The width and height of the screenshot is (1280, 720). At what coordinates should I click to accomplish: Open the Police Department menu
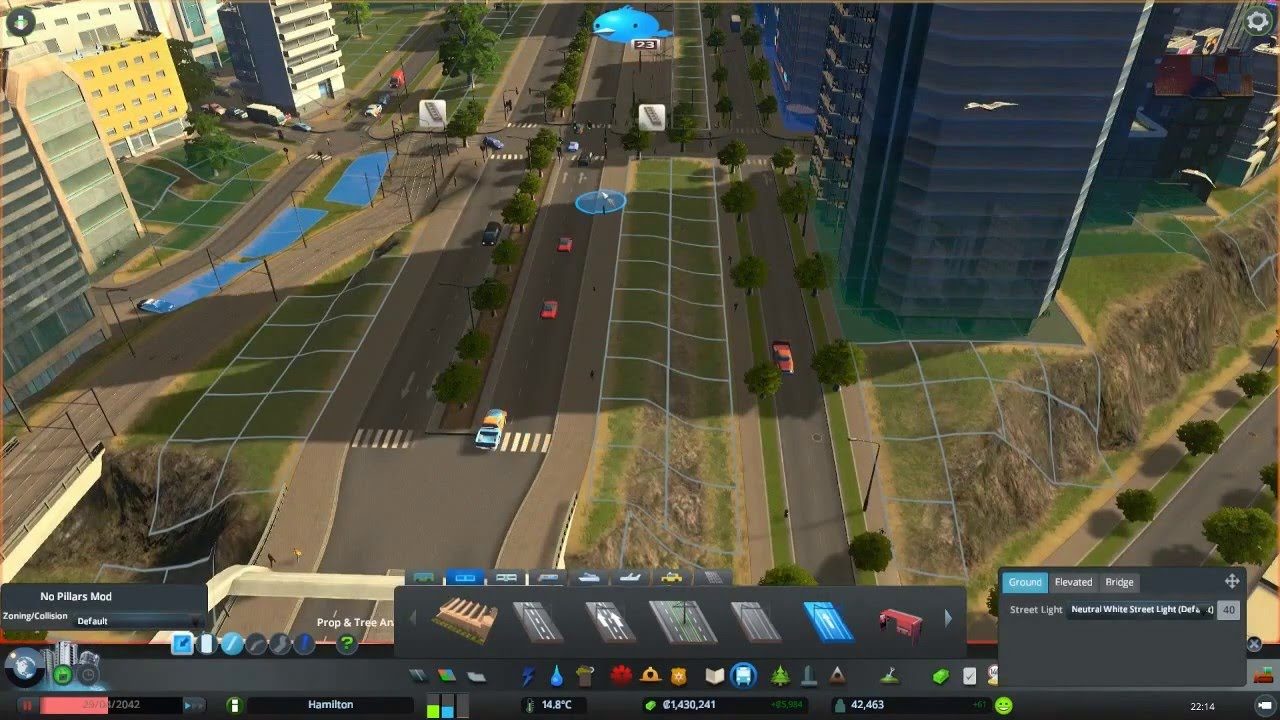click(679, 674)
